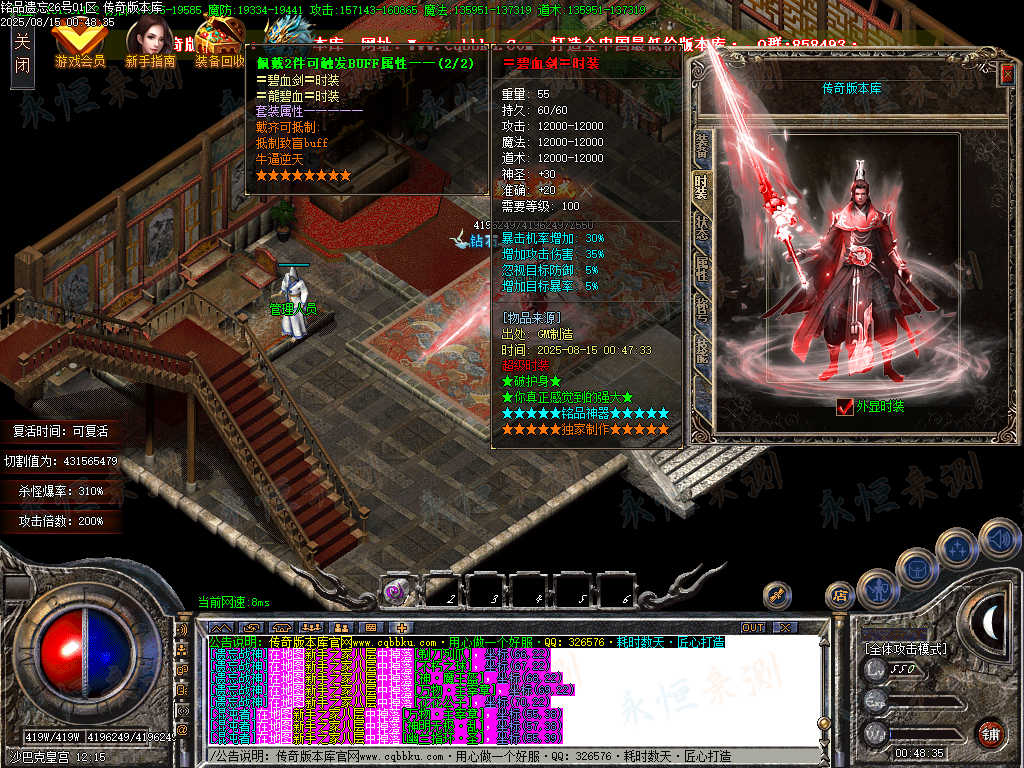Select the 时装 fashion tab

[x=702, y=187]
